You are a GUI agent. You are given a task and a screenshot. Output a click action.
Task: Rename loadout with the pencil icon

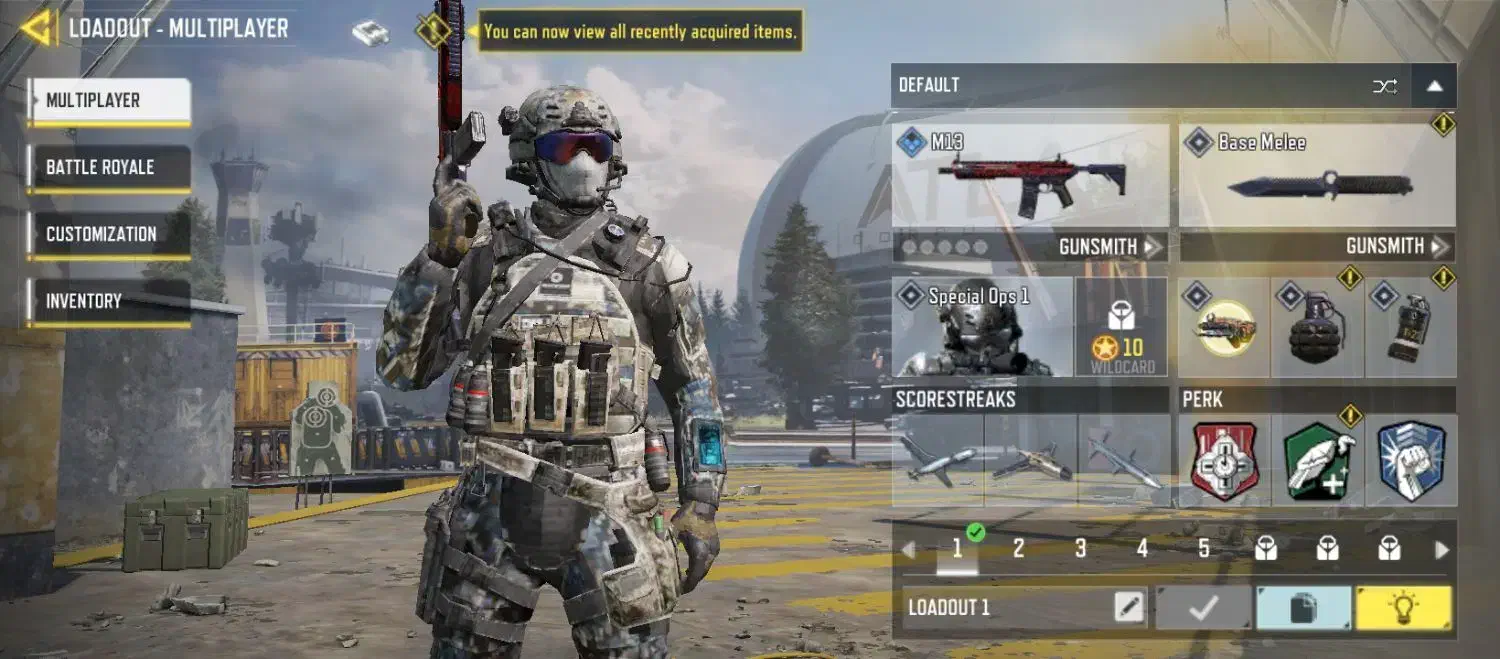1129,607
